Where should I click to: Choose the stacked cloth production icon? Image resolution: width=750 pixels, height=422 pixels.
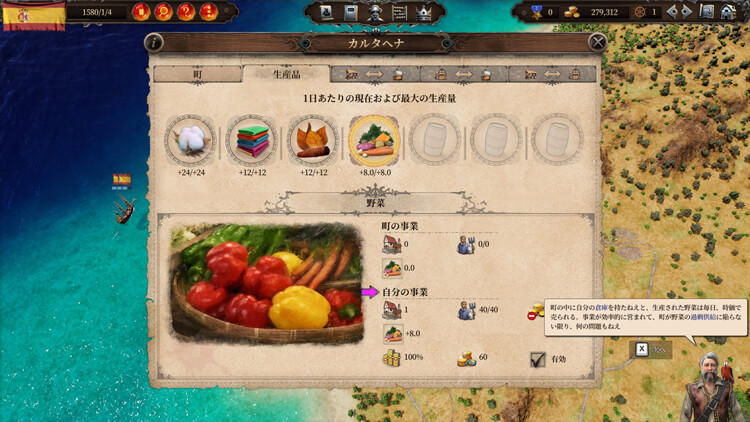pos(251,140)
